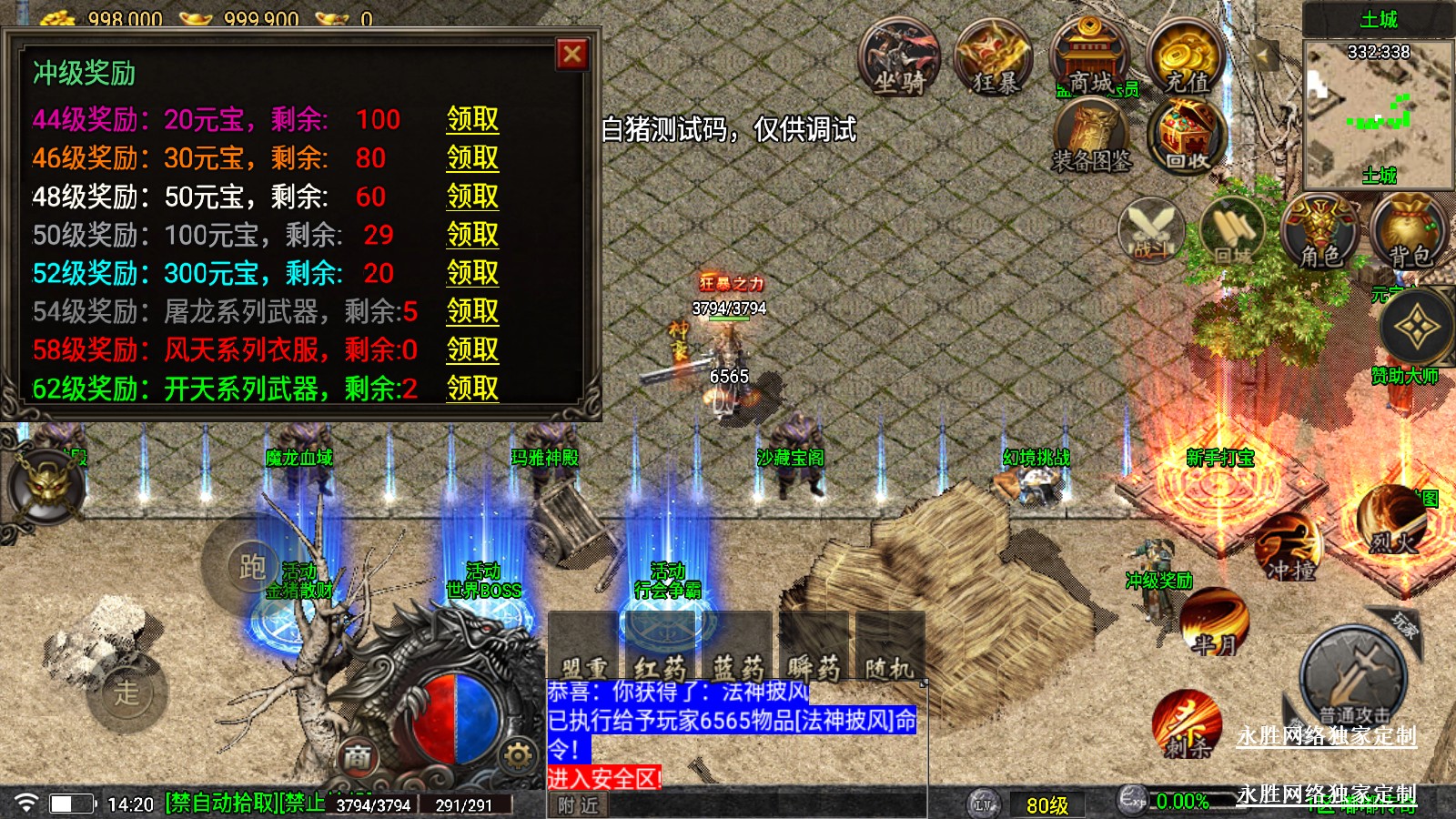Cast the 烈火 fire skill
The height and width of the screenshot is (819, 1456).
click(1392, 521)
